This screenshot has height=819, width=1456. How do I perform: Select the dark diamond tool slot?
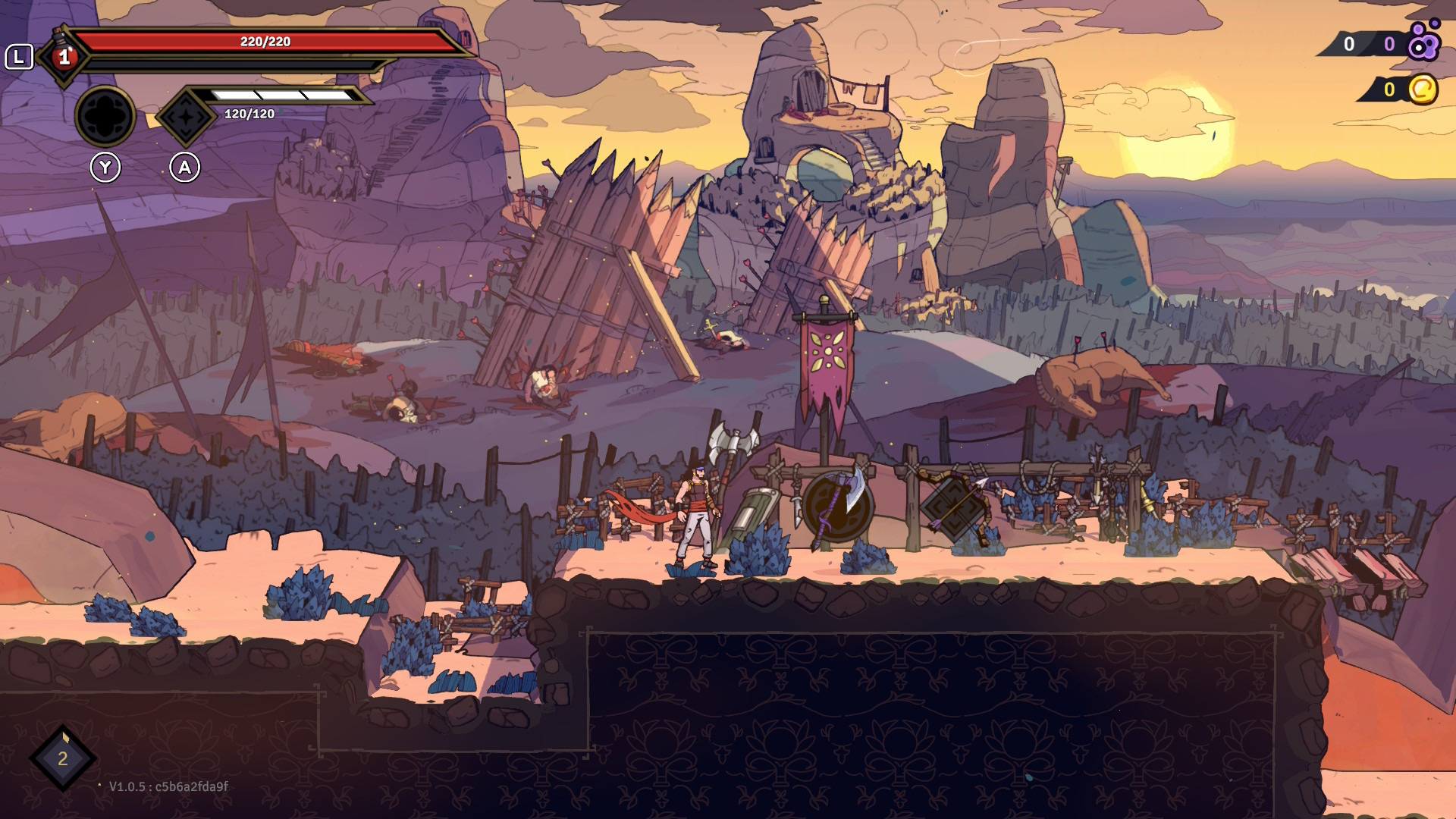coord(185,117)
